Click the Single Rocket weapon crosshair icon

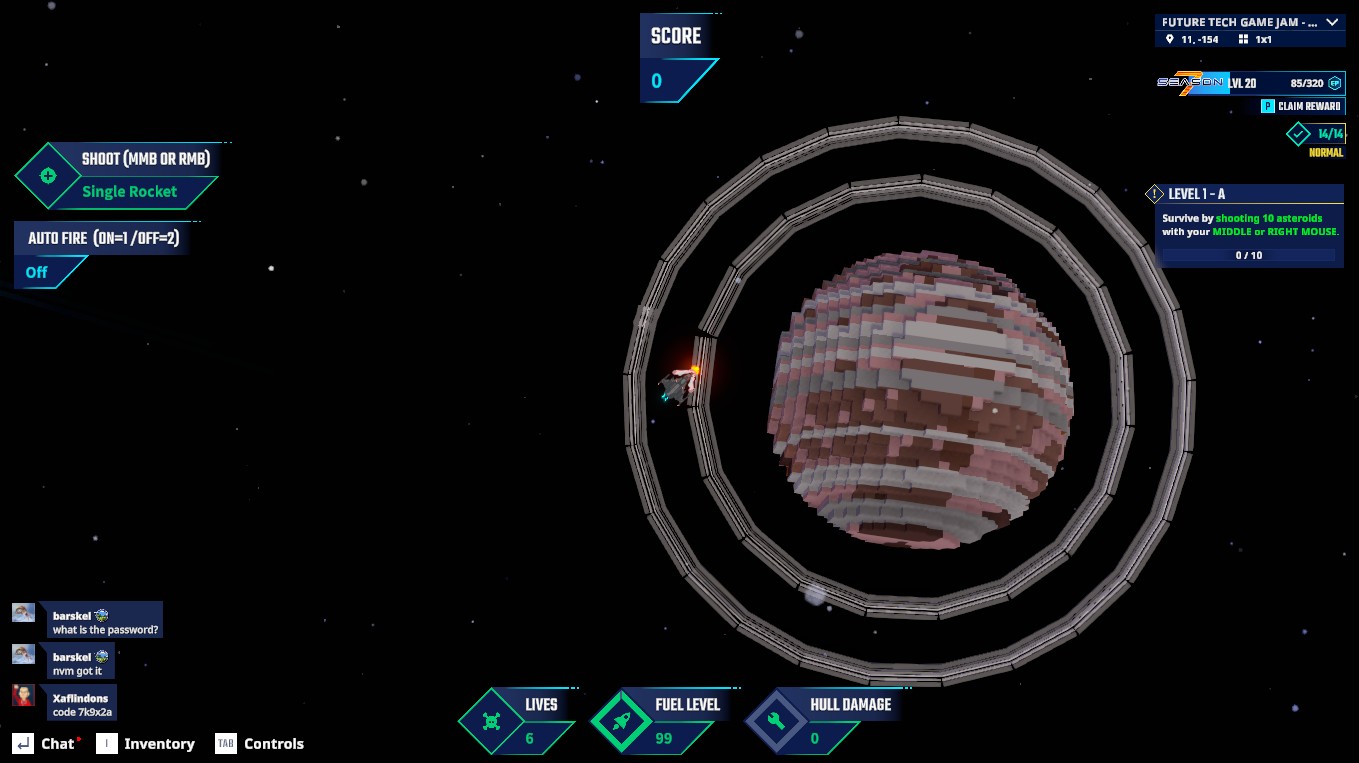click(47, 176)
